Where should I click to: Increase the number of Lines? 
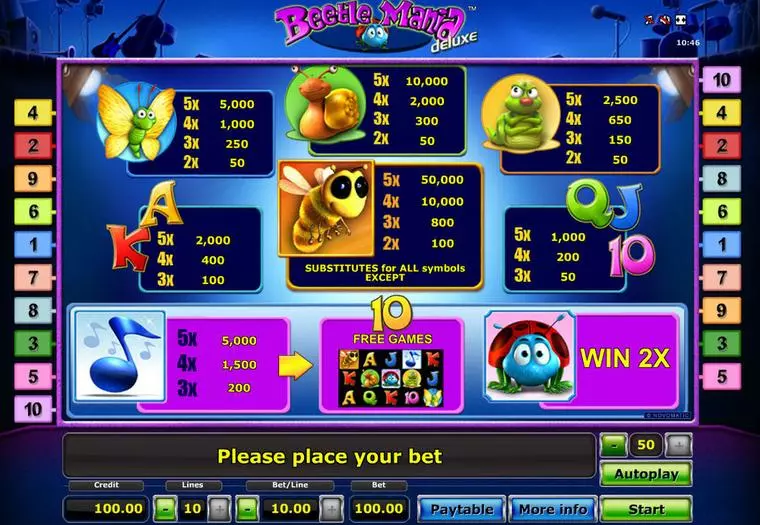tap(220, 509)
